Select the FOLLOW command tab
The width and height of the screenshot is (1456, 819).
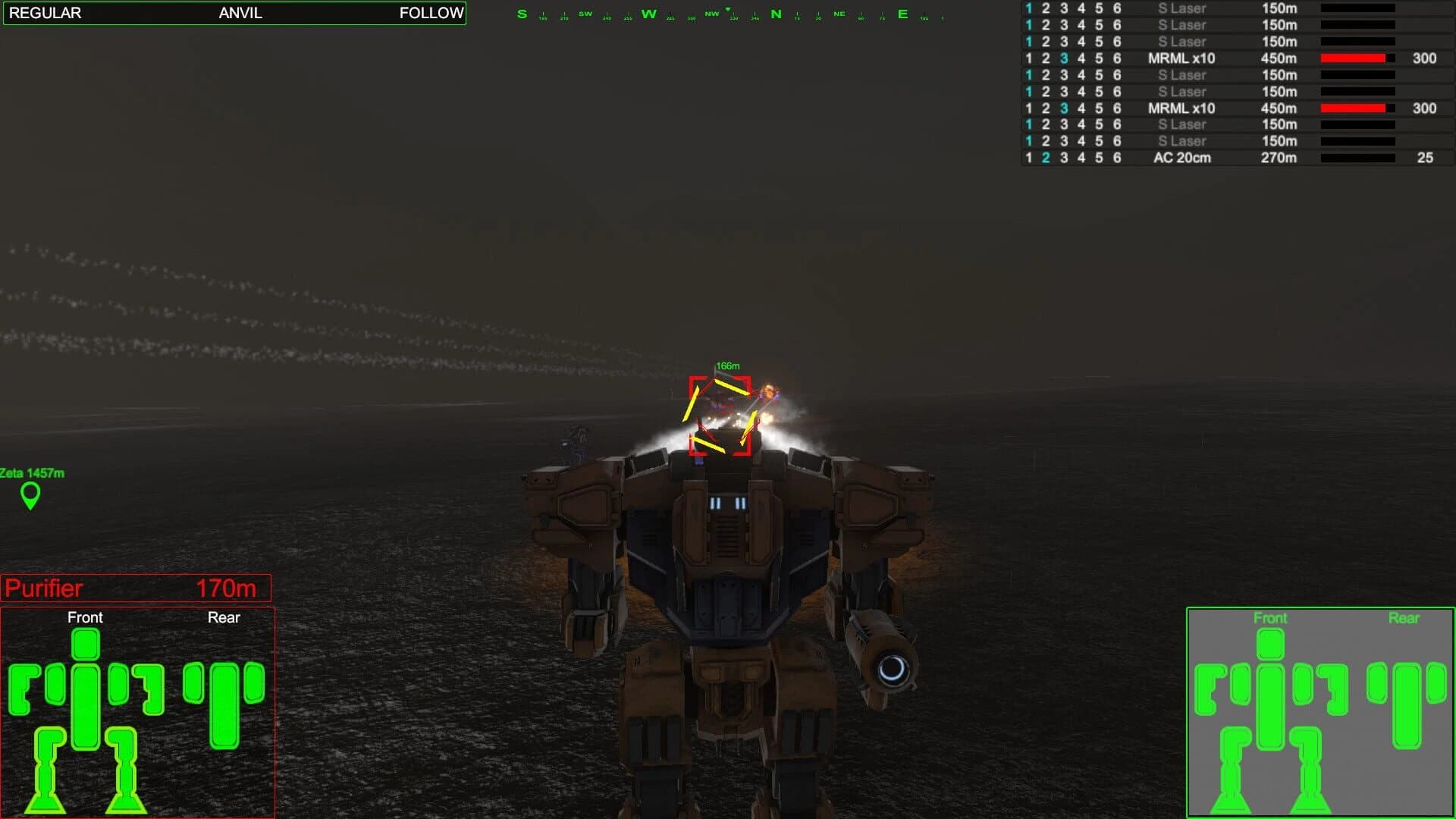[431, 13]
